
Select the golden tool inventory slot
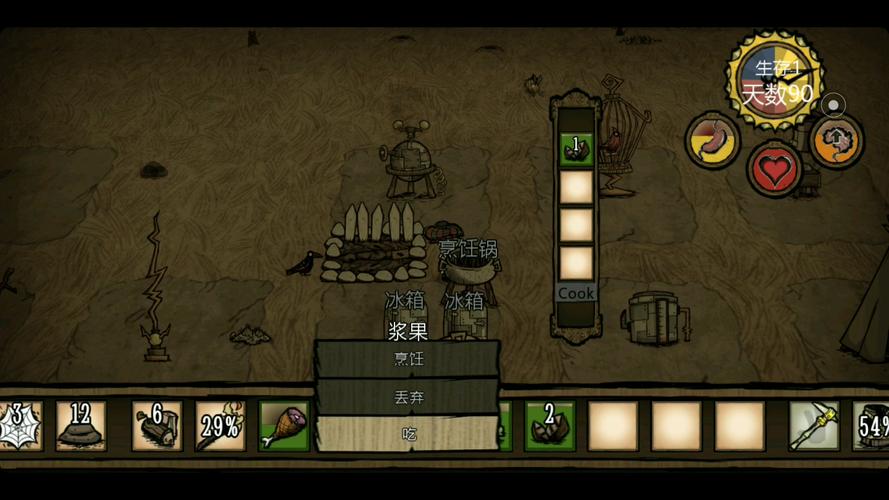tap(813, 426)
